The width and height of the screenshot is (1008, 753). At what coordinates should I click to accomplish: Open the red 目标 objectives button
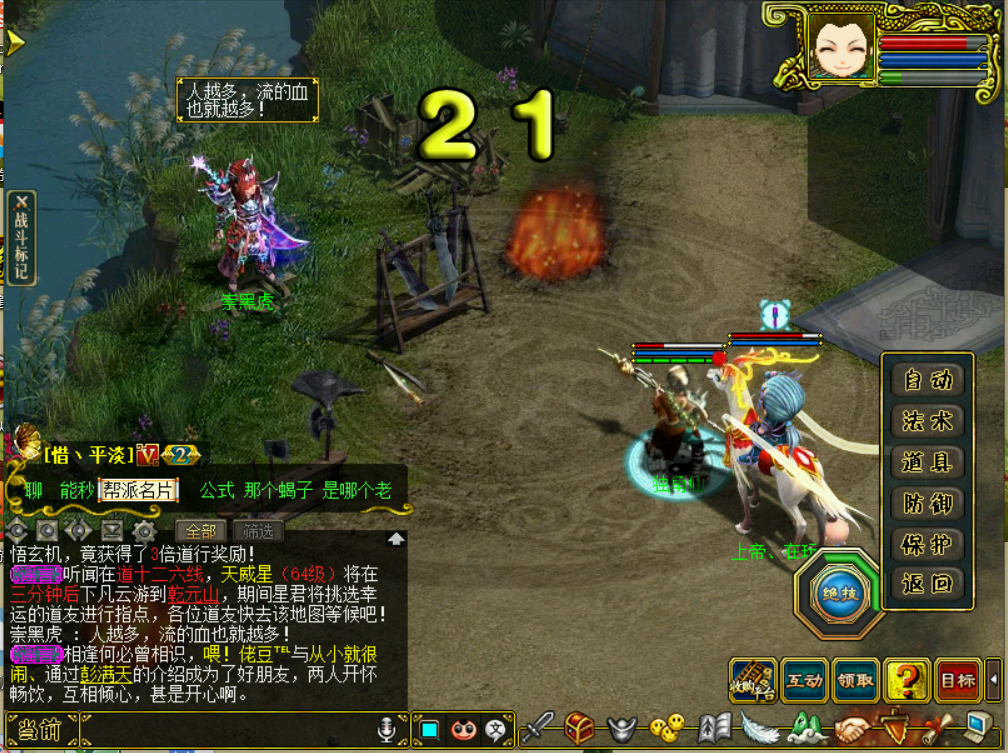point(958,681)
